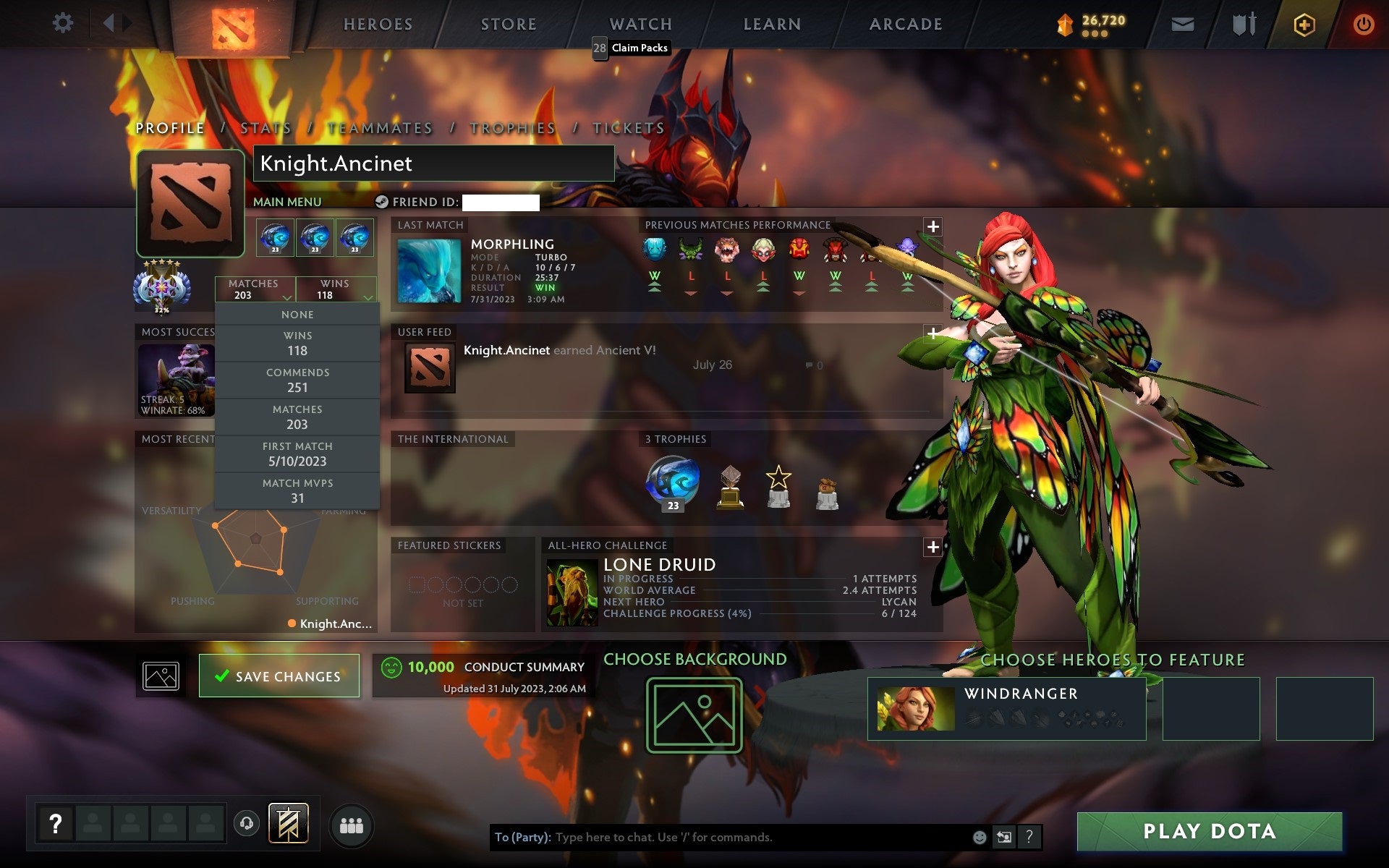The height and width of the screenshot is (868, 1389).
Task: Switch to the STATS tab
Action: [266, 127]
